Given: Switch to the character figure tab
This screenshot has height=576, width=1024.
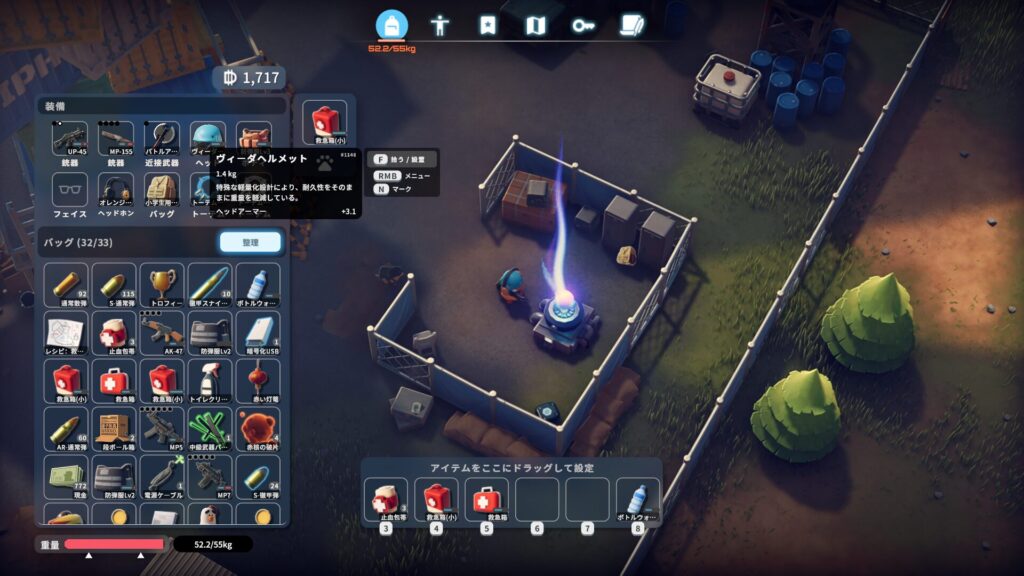Looking at the screenshot, I should click(440, 25).
